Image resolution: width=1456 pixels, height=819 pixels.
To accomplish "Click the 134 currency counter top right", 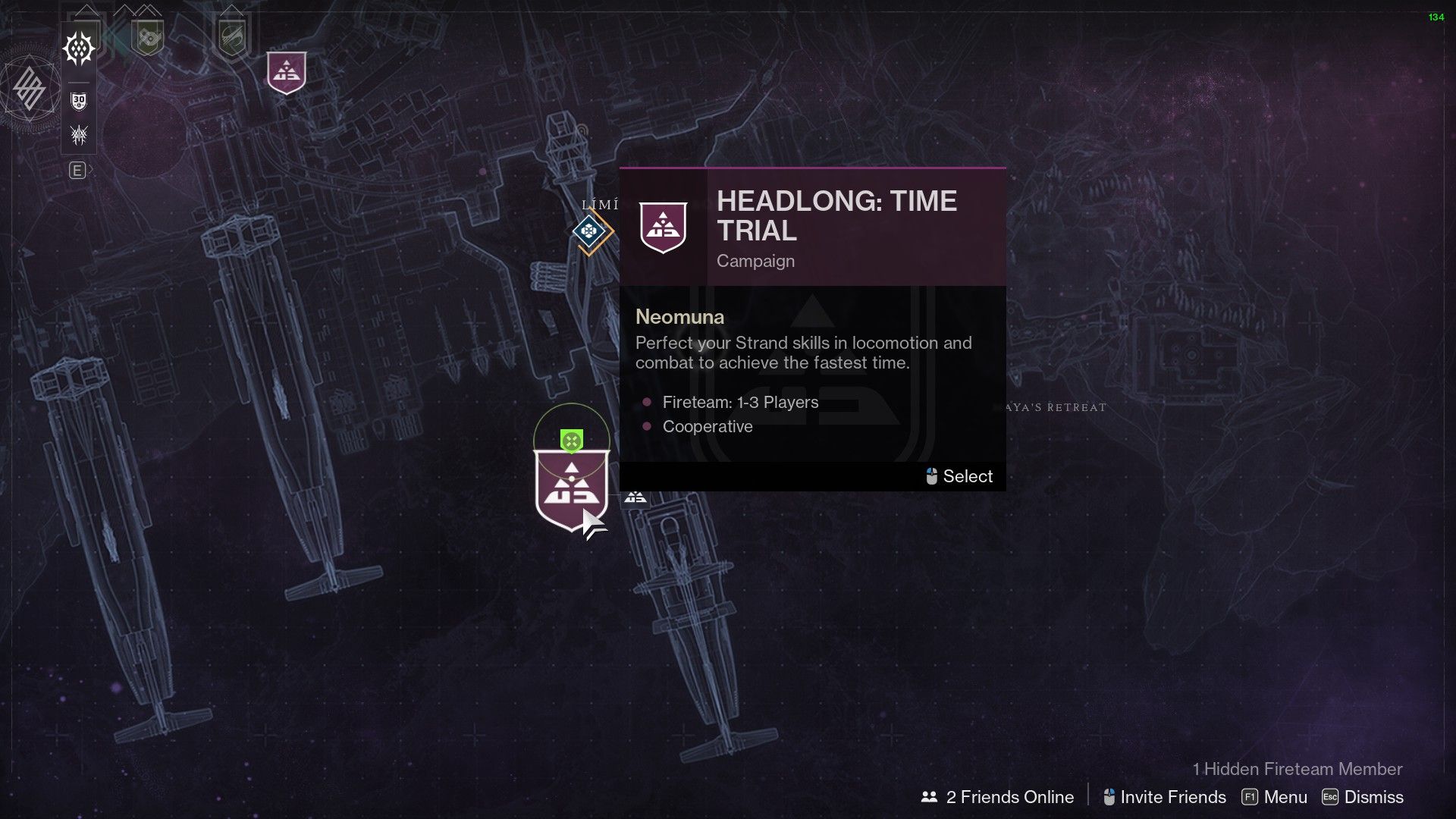I will (x=1436, y=17).
